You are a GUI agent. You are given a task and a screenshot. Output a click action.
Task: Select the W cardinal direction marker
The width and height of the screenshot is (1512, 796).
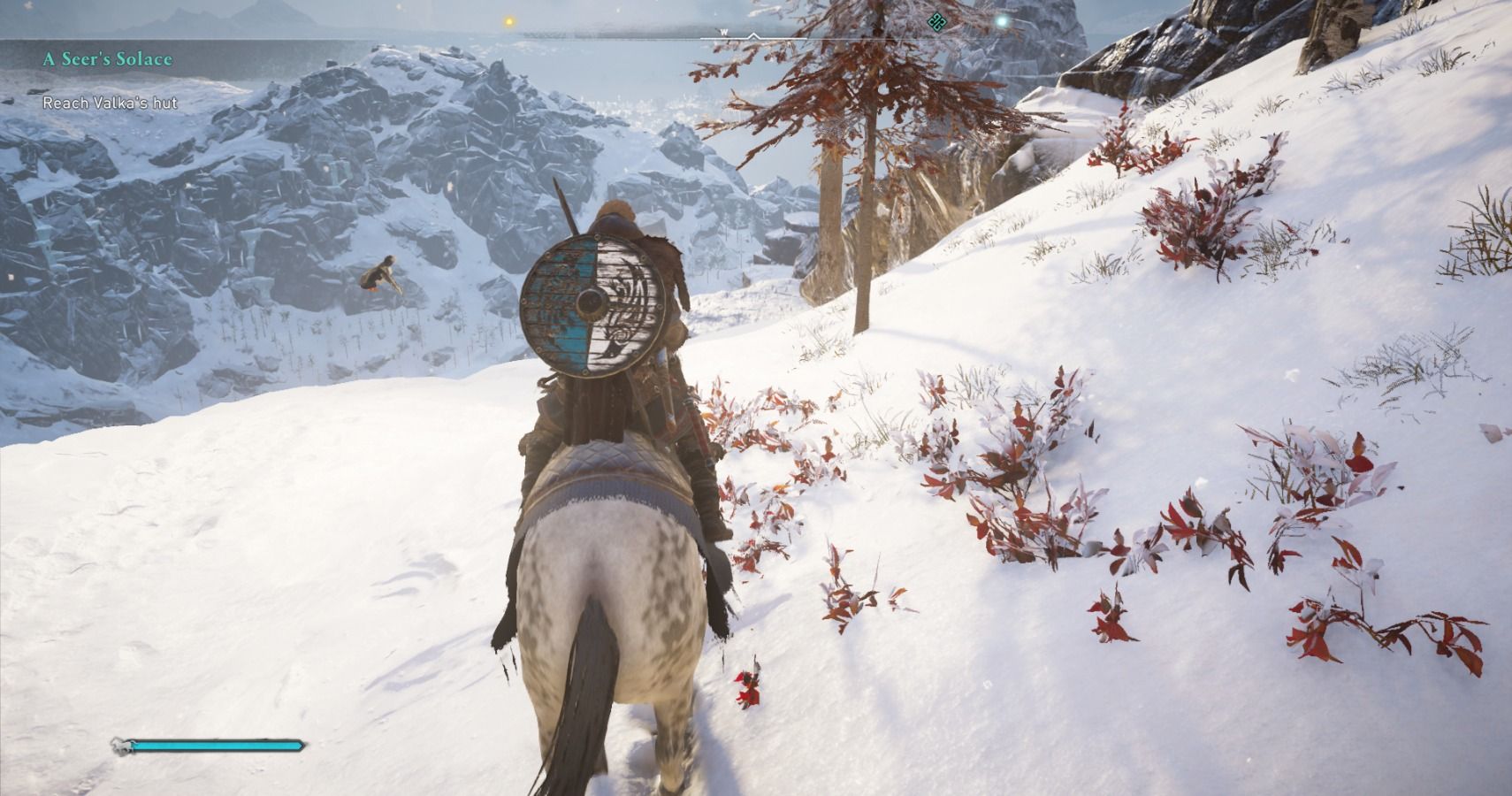pos(724,32)
